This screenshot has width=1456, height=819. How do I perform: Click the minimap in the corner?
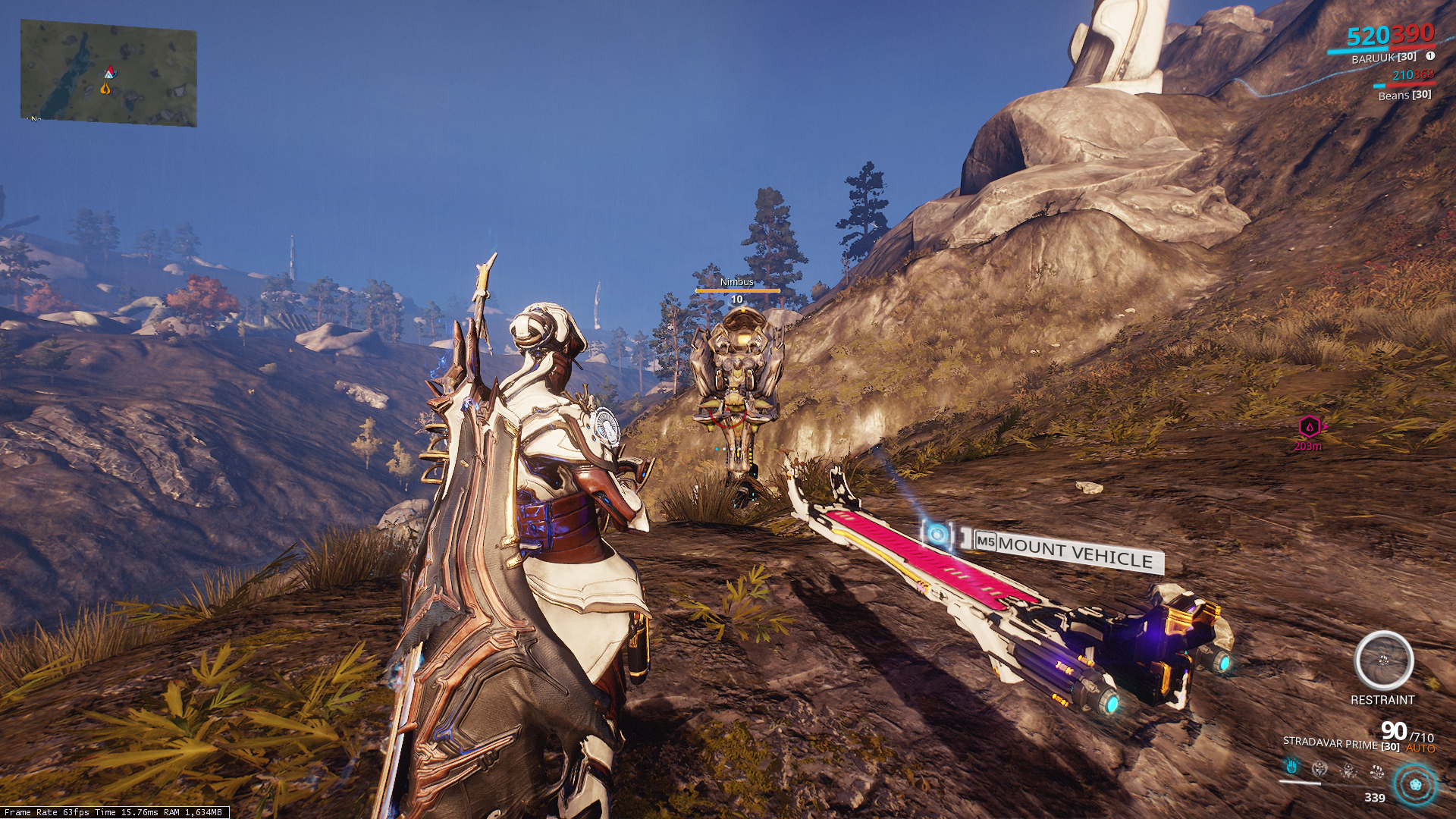point(108,73)
